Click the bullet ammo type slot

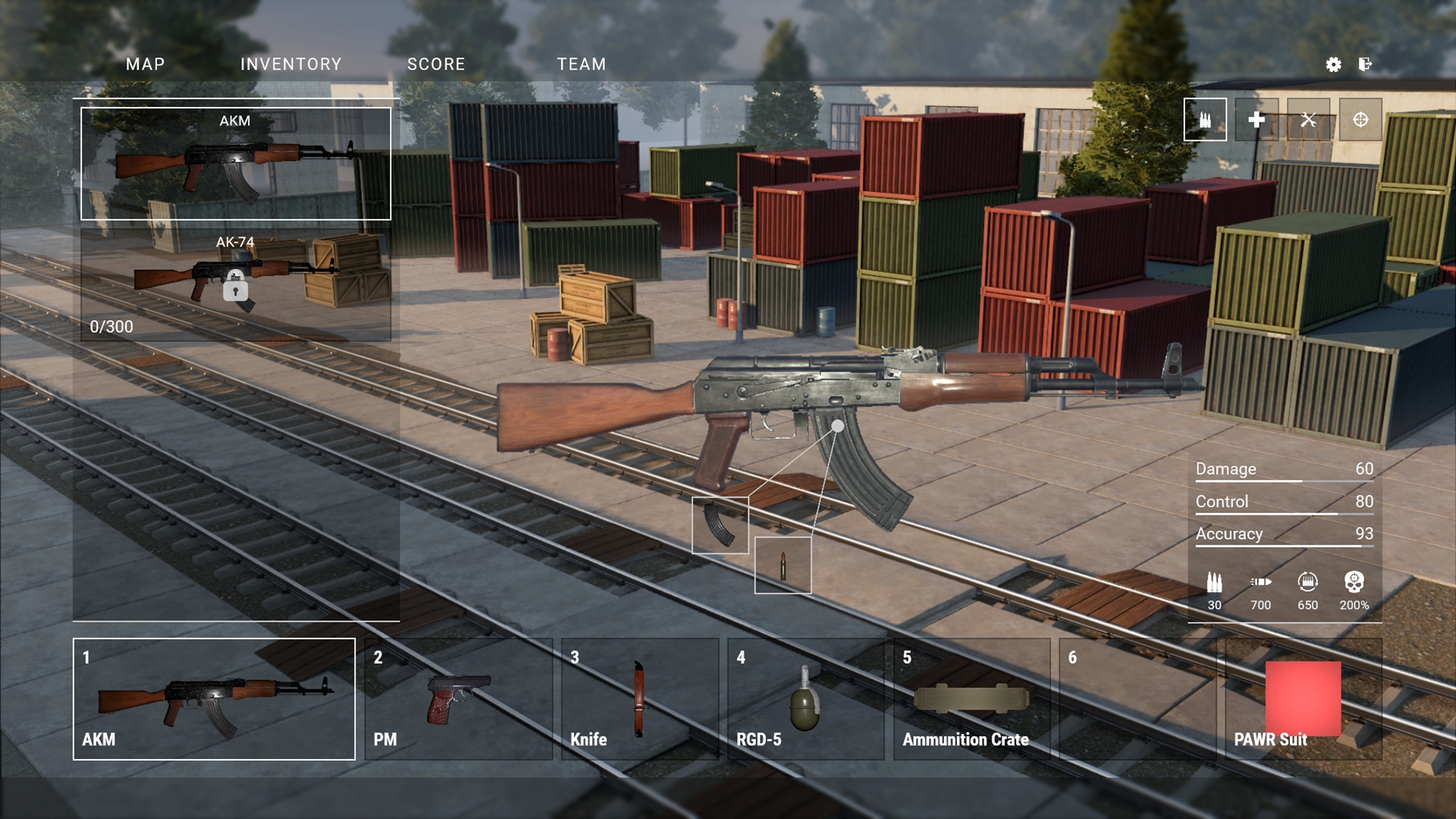[x=783, y=566]
